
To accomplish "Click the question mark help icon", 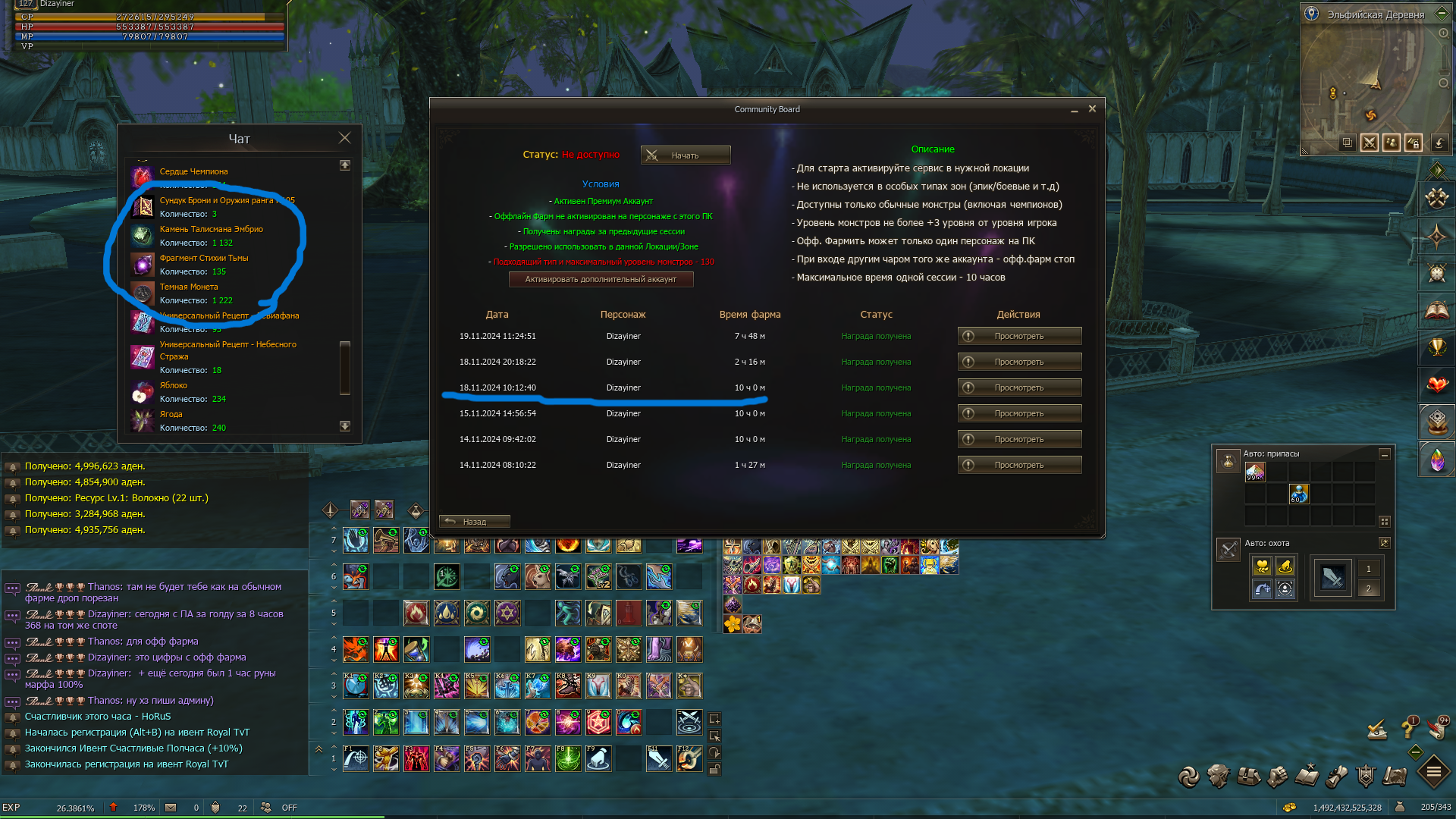I will click(x=1408, y=729).
